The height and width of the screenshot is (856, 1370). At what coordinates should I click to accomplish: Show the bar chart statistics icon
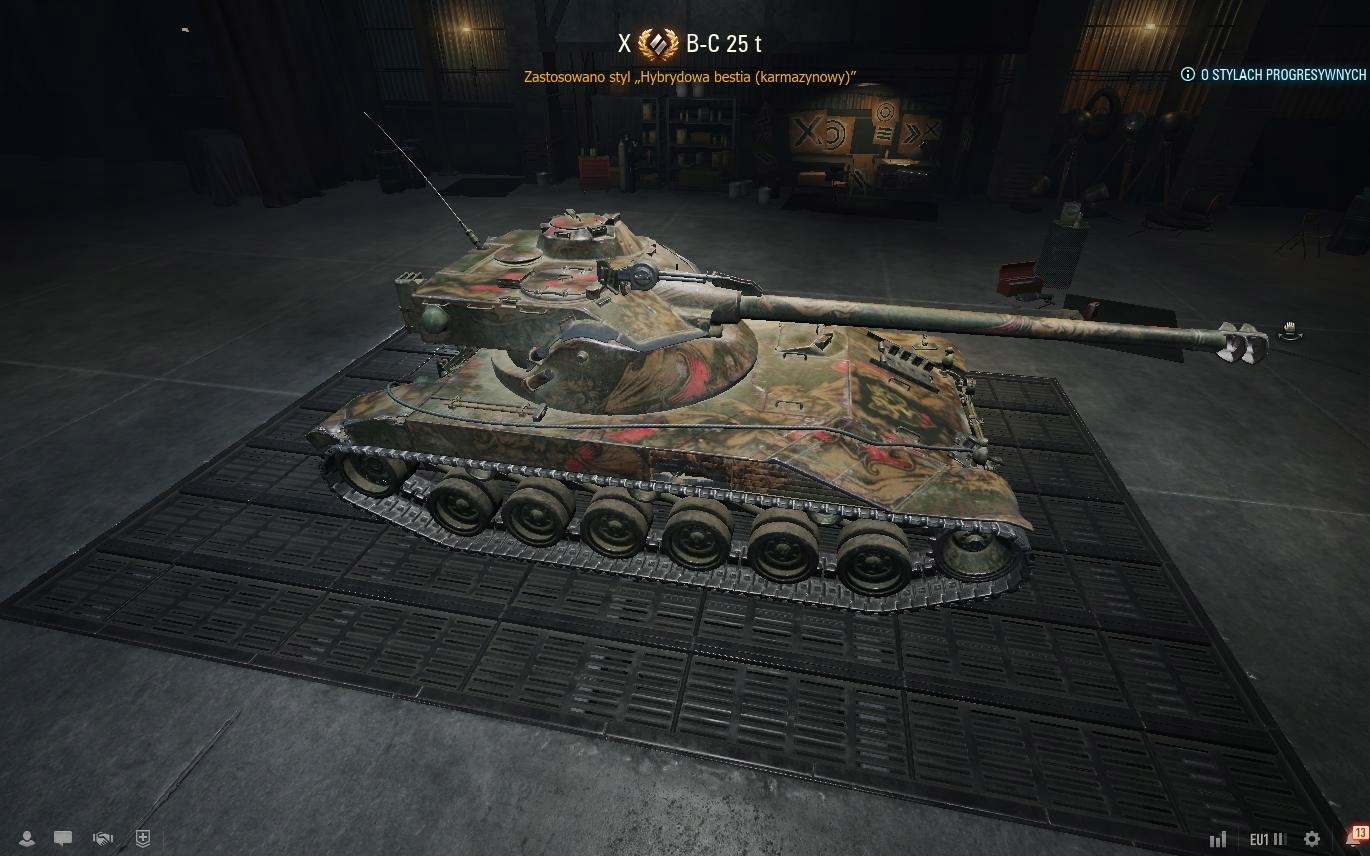(x=1218, y=840)
